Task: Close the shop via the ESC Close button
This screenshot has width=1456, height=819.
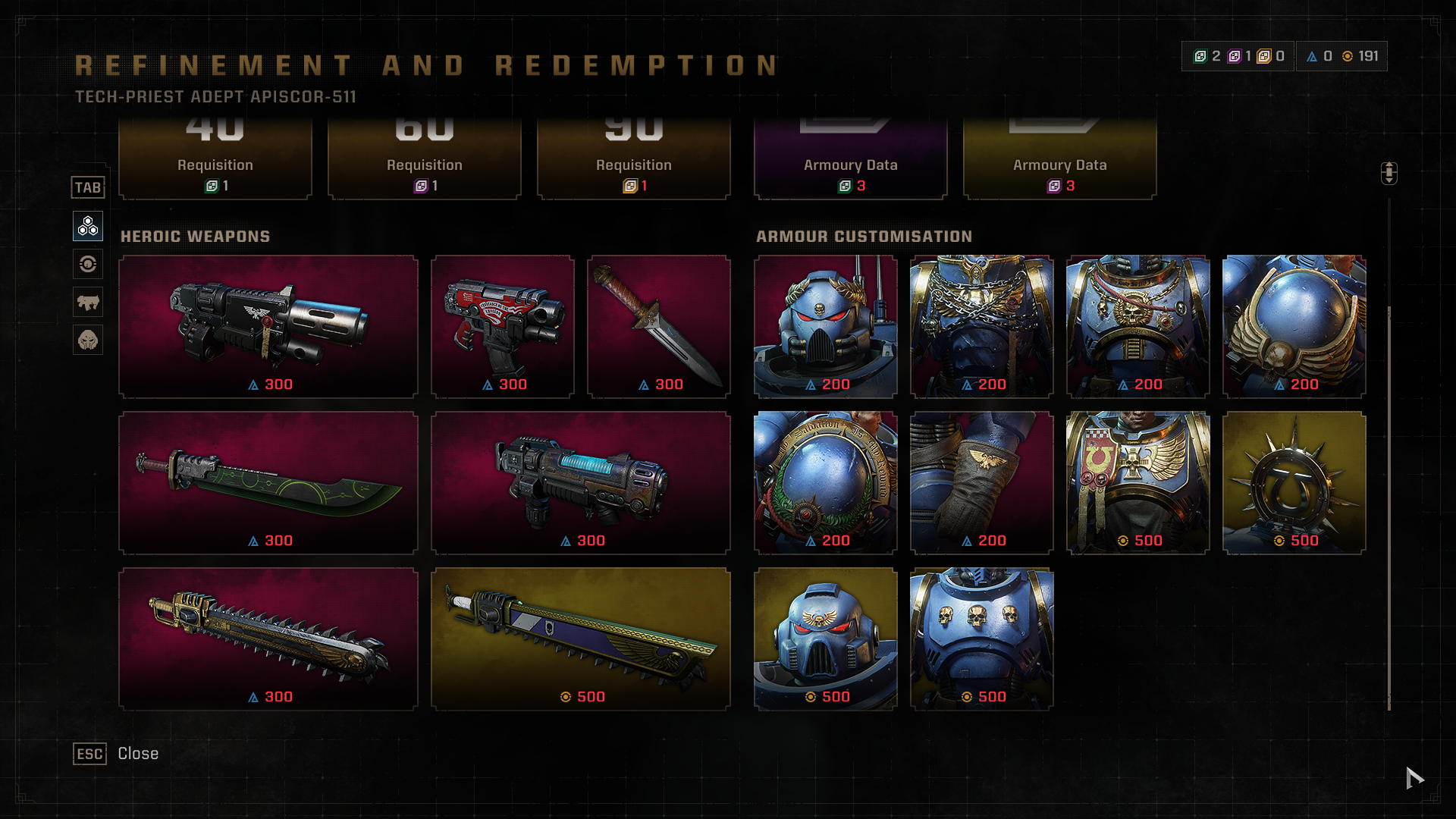Action: pos(115,754)
